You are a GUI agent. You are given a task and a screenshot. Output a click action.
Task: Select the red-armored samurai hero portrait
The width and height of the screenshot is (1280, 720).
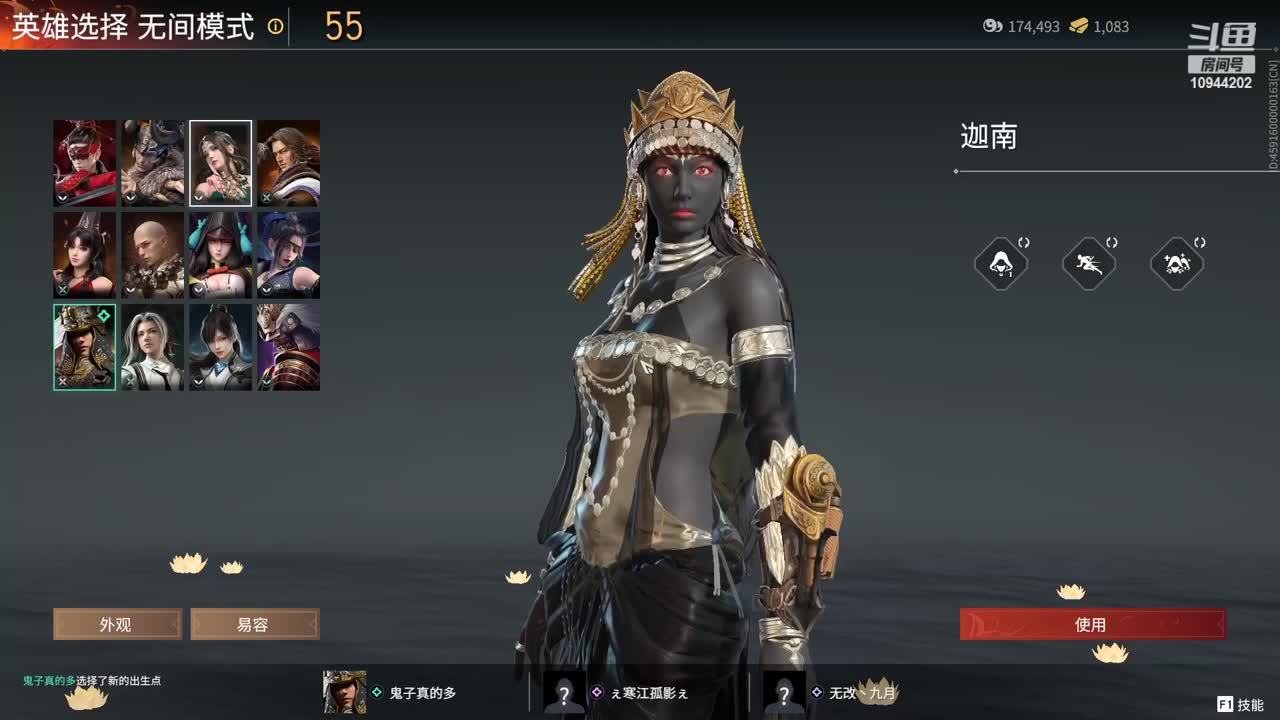289,346
